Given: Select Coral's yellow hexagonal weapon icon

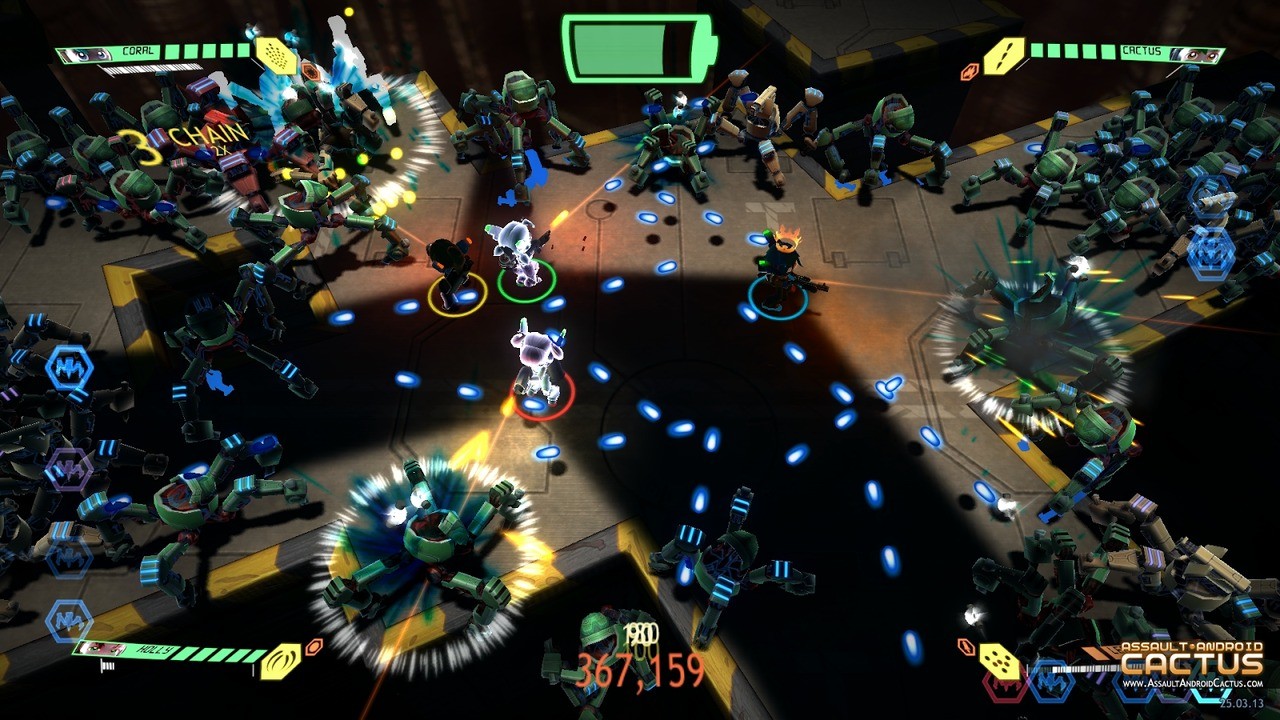Looking at the screenshot, I should click(276, 56).
